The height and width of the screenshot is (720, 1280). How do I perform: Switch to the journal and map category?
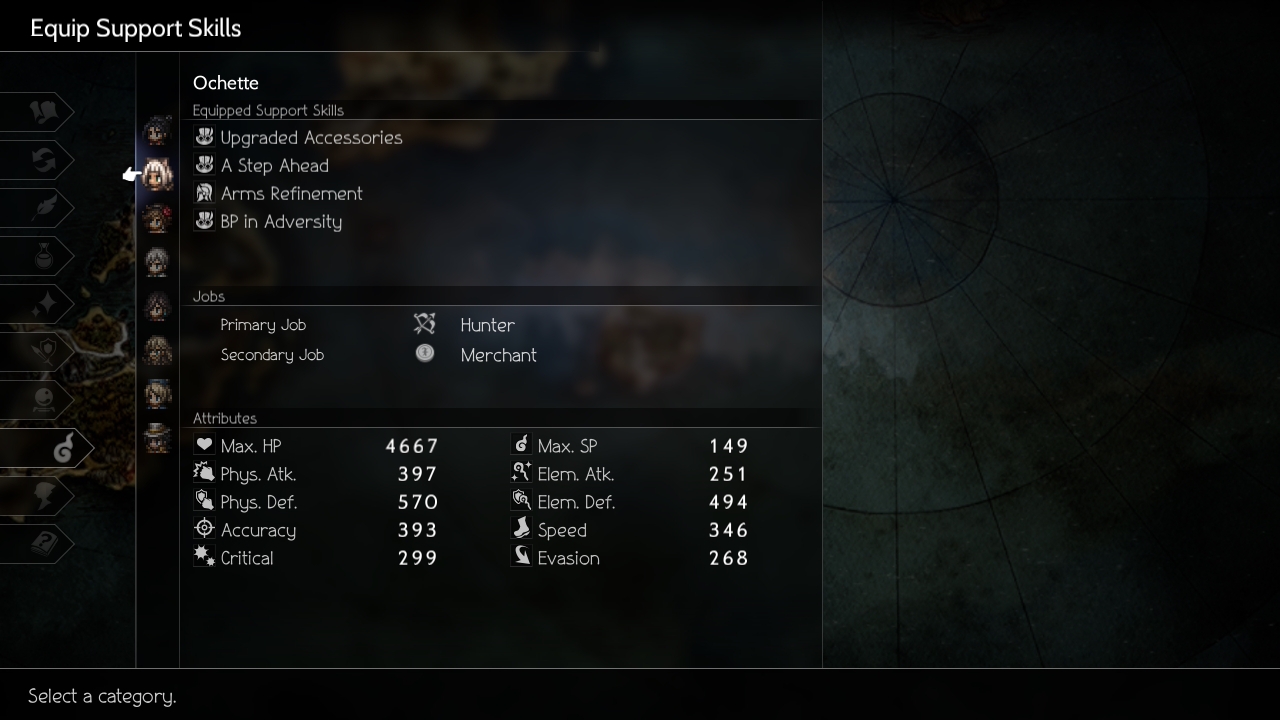(42, 112)
